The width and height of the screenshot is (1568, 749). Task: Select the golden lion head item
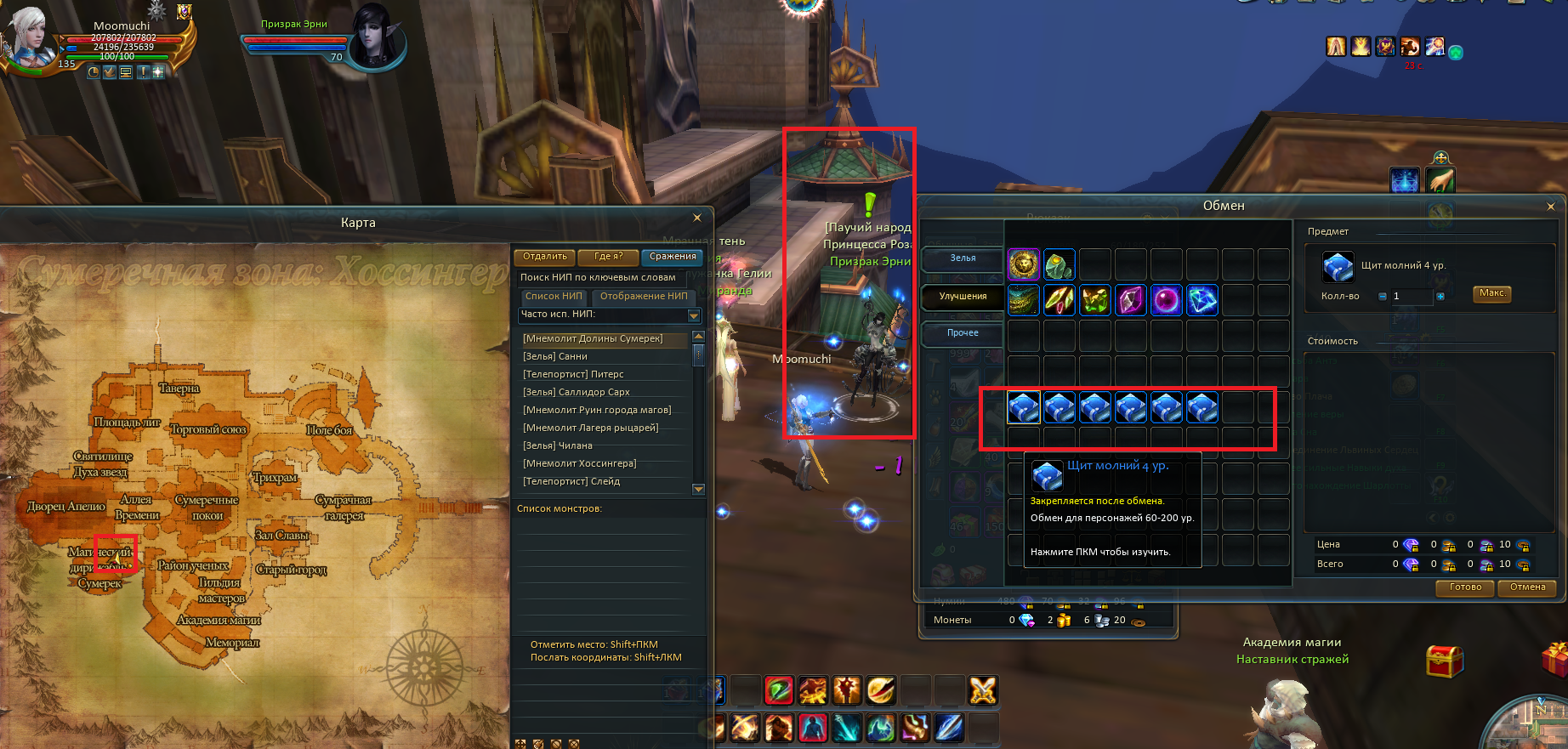click(x=1024, y=264)
